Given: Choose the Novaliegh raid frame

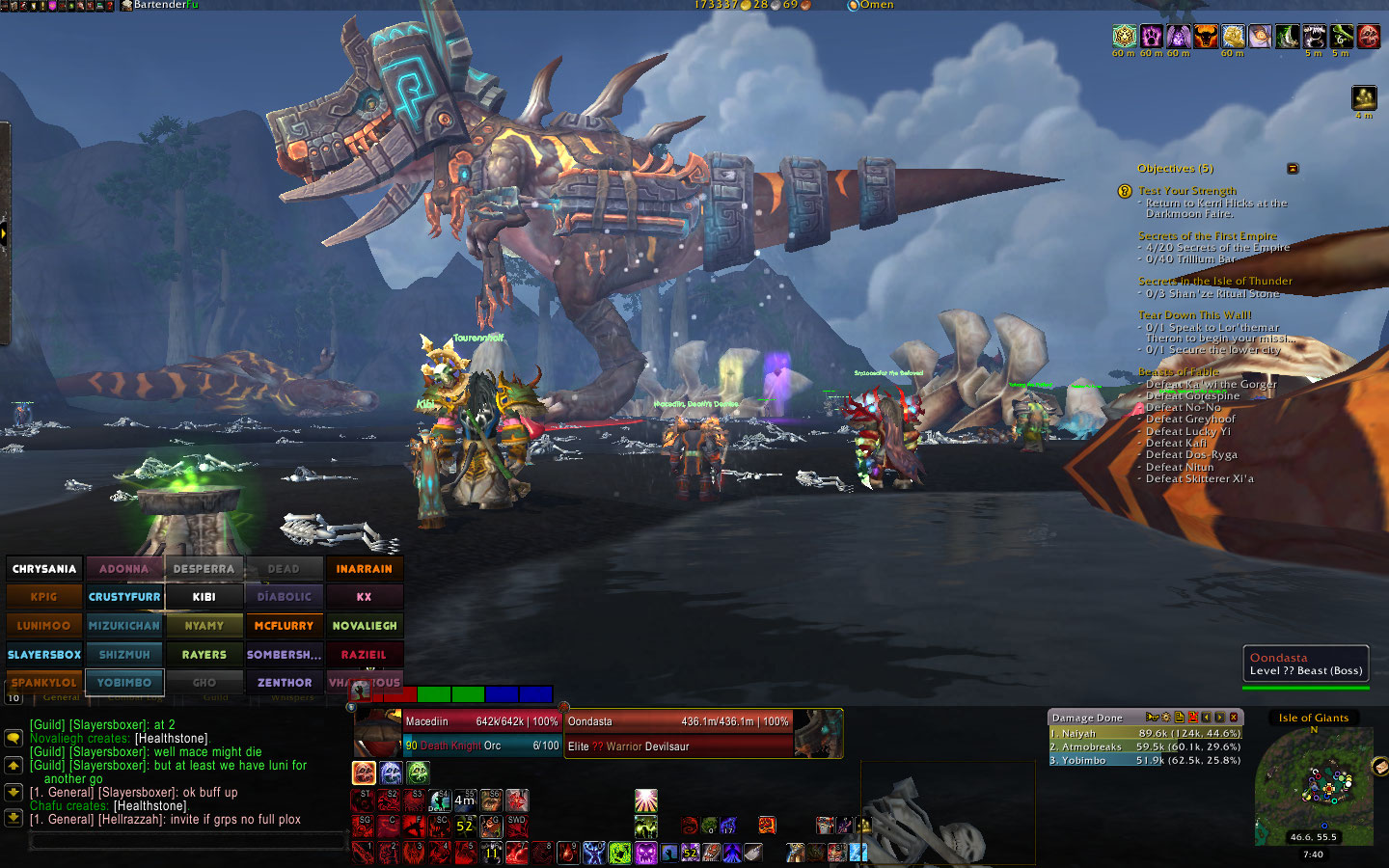Looking at the screenshot, I should 364,626.
